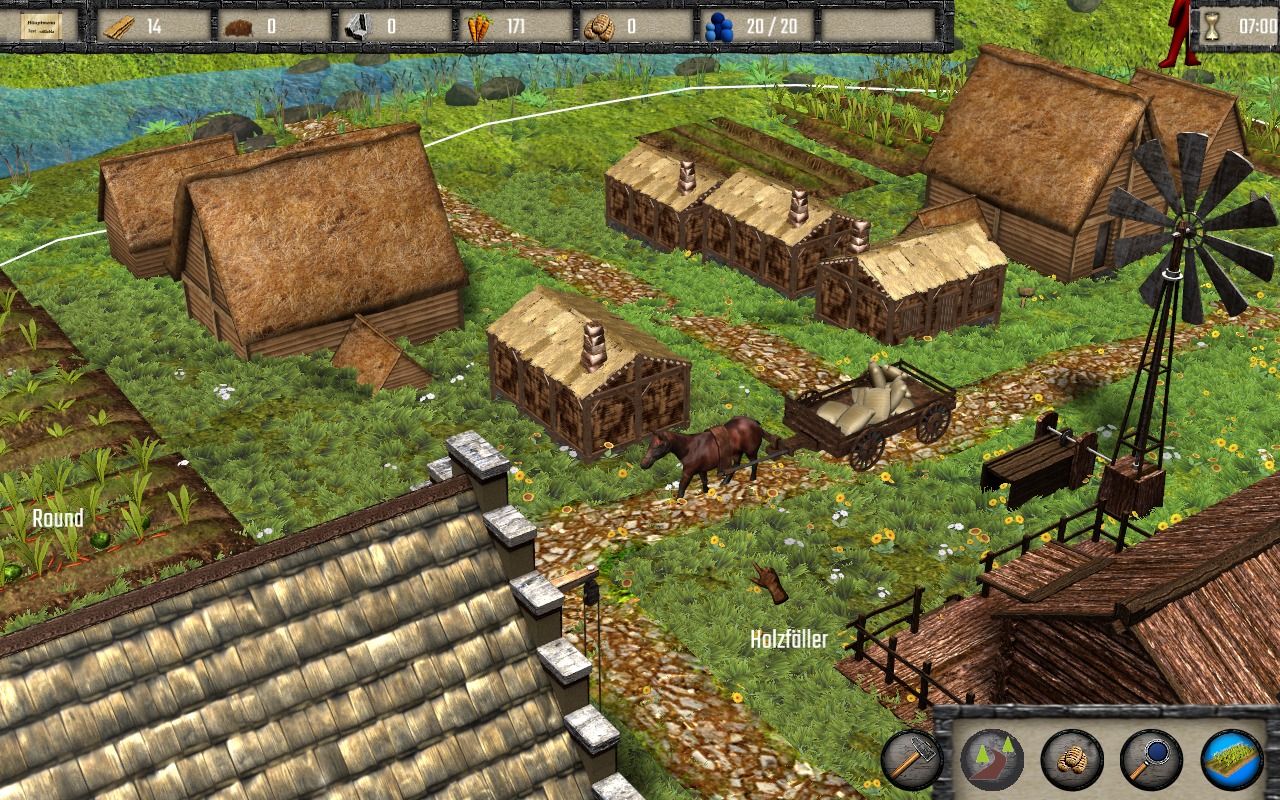1280x800 pixels.
Task: Select the road and trees tool
Action: click(991, 760)
